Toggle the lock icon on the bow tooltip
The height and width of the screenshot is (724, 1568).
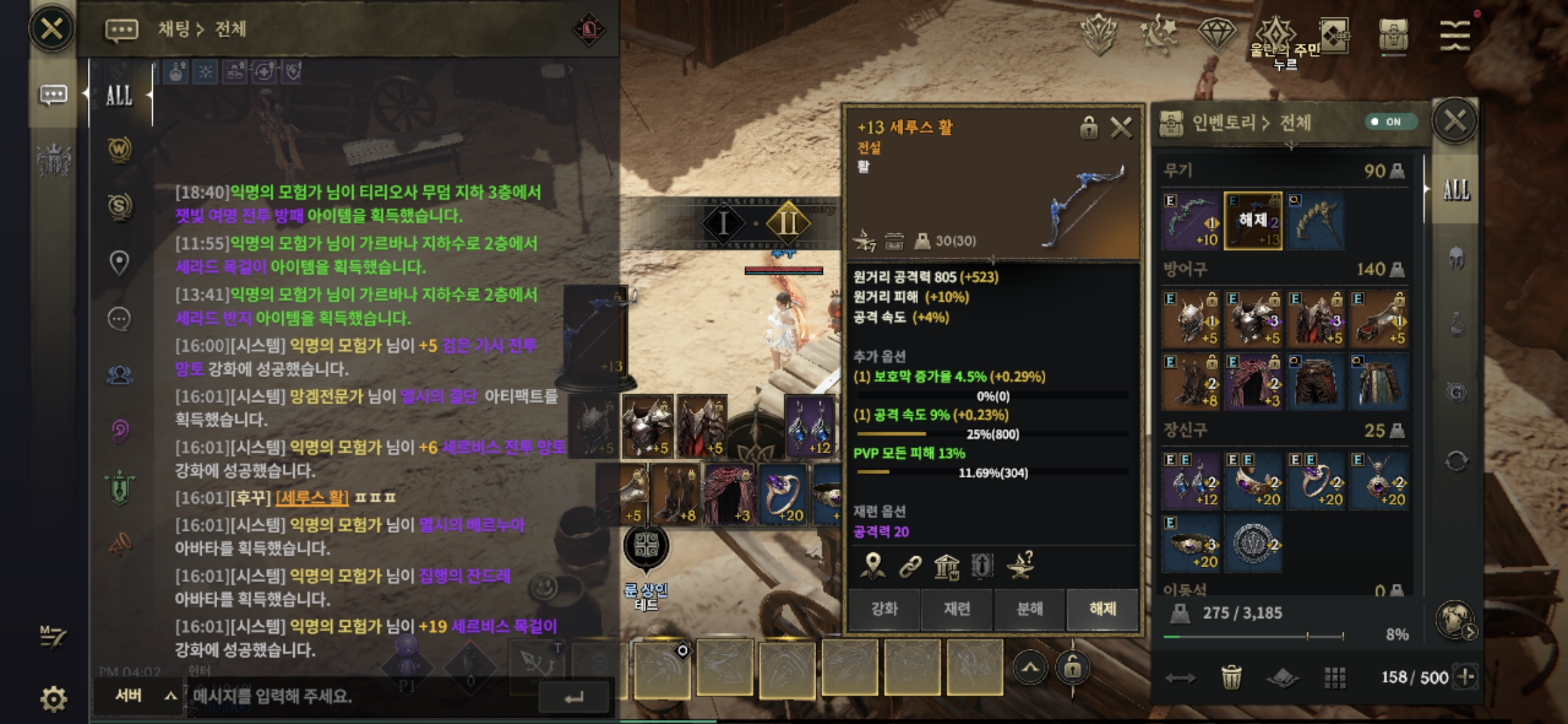pos(1089,127)
